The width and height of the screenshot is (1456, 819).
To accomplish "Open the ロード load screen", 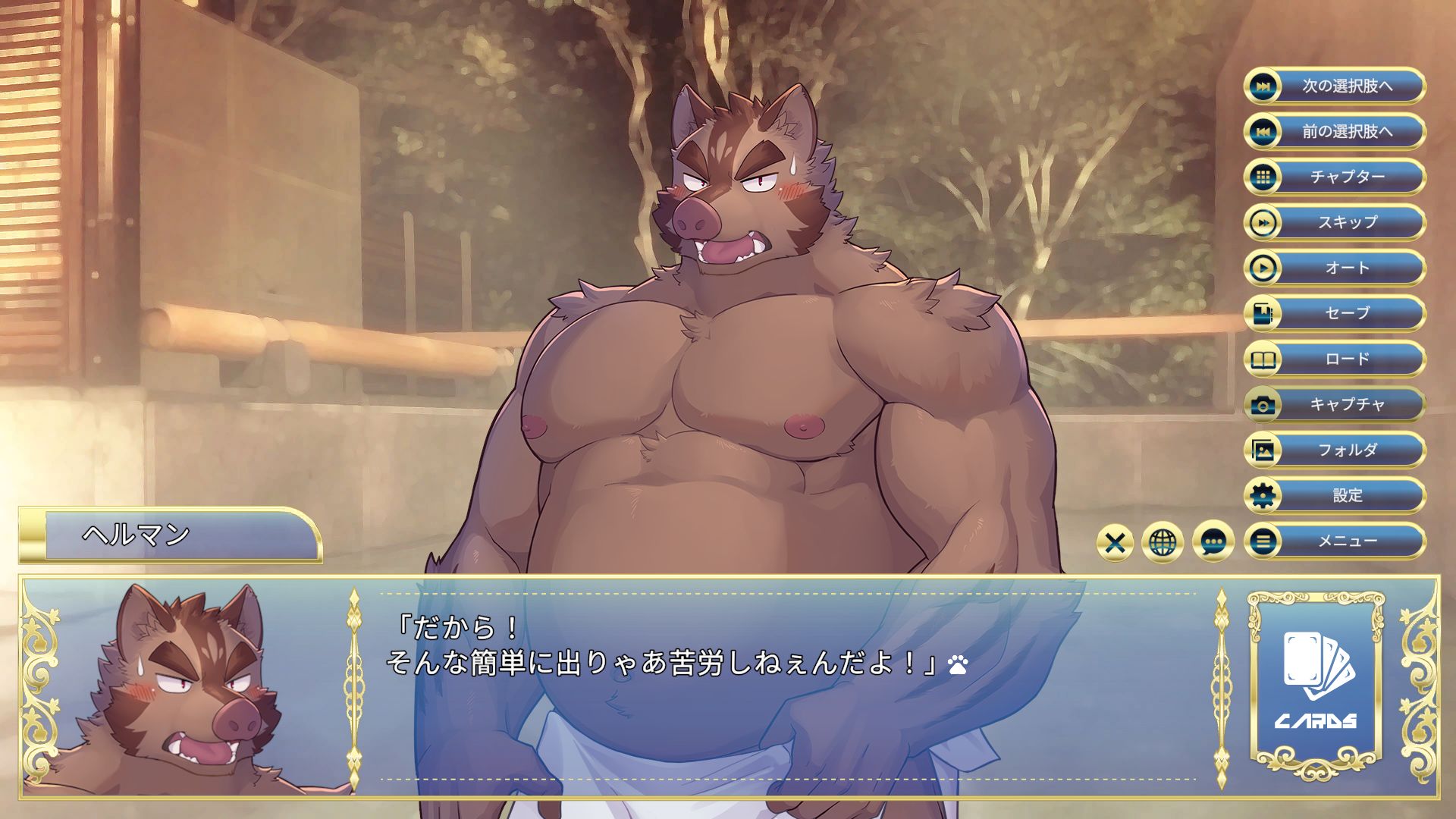I will [x=1335, y=359].
